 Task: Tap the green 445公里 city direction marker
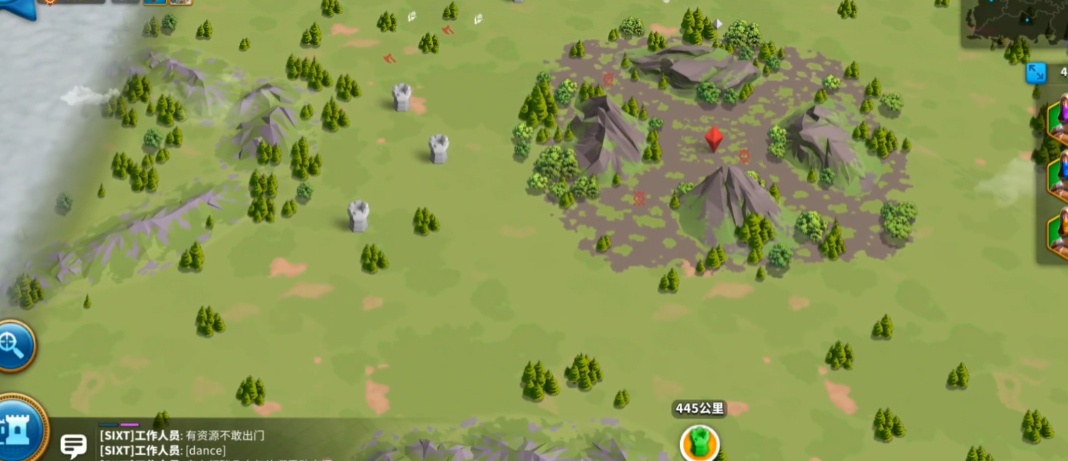pyautogui.click(x=700, y=440)
